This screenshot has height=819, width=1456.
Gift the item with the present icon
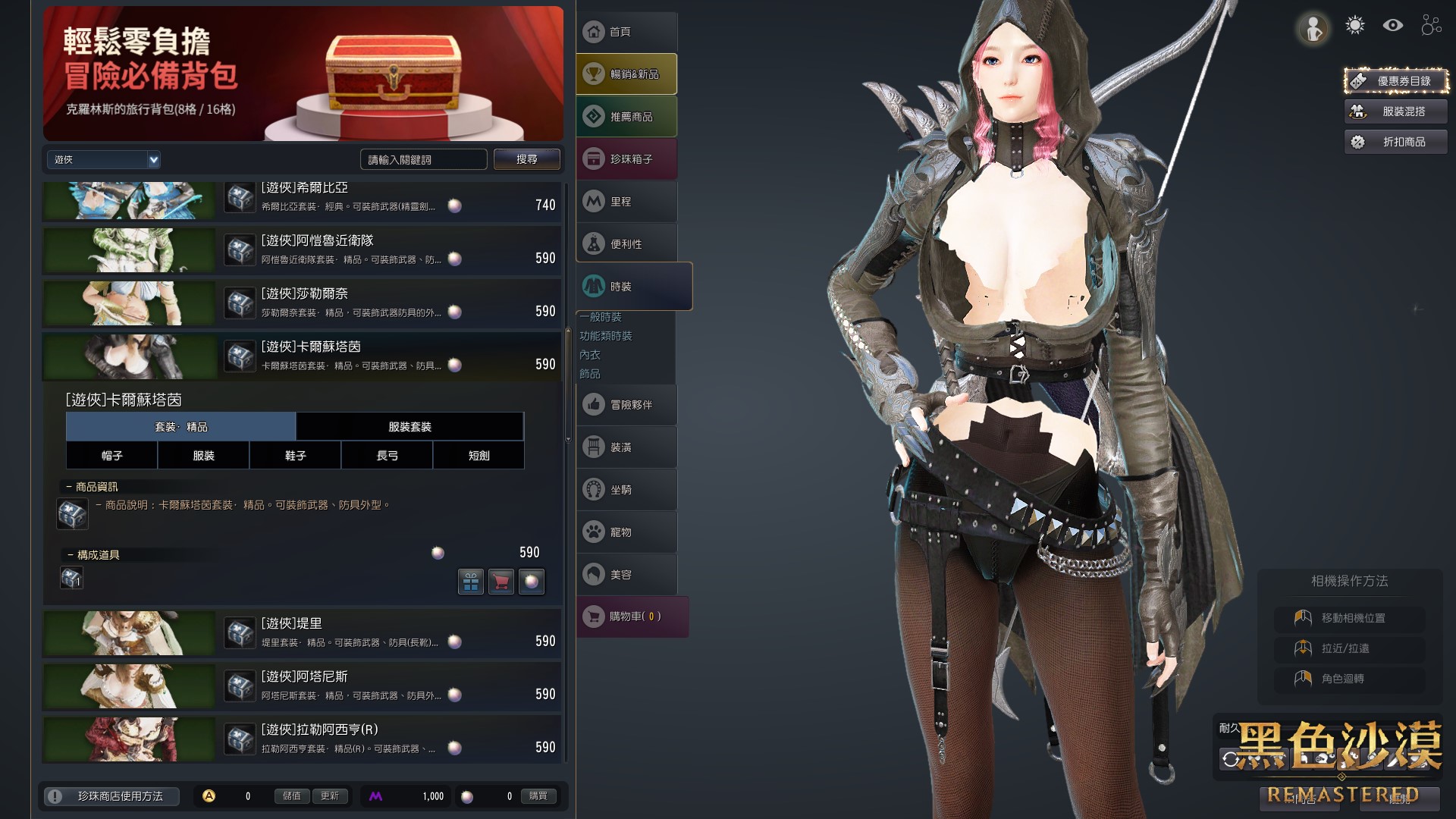[x=471, y=582]
